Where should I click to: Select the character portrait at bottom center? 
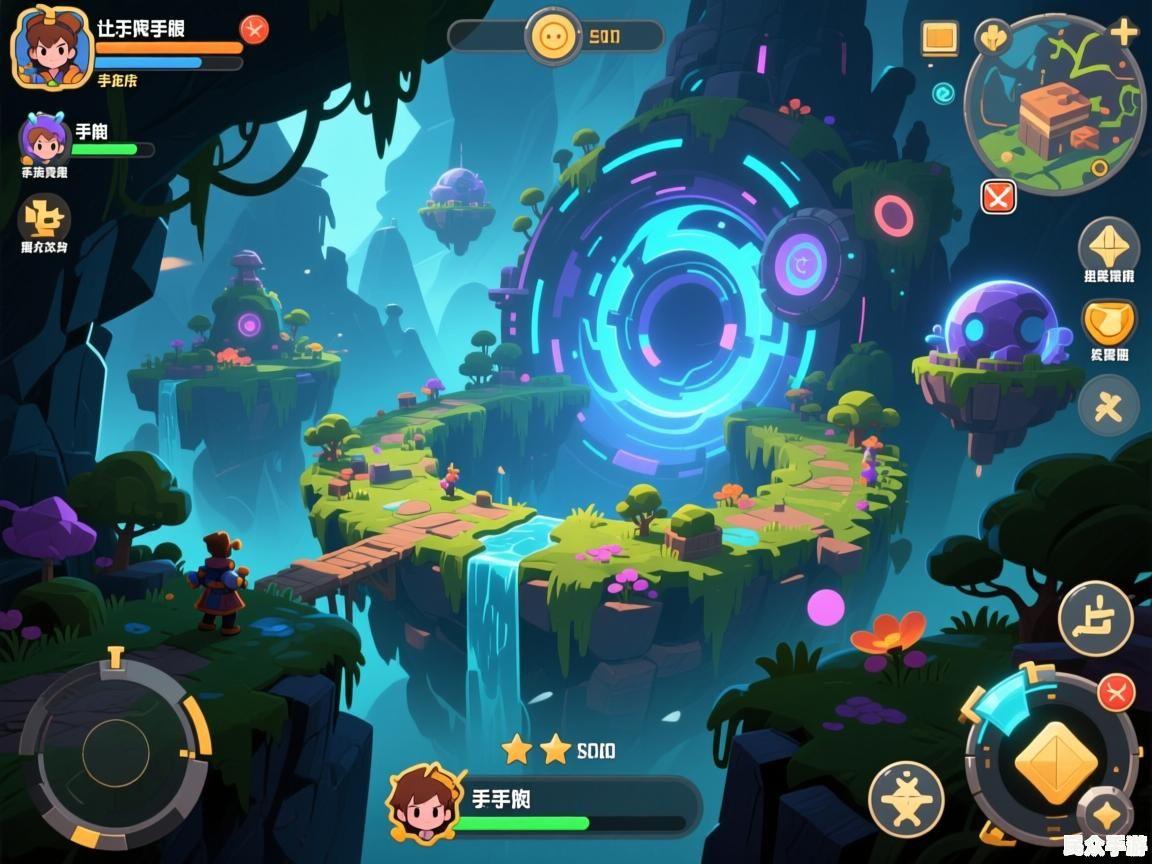pyautogui.click(x=426, y=802)
